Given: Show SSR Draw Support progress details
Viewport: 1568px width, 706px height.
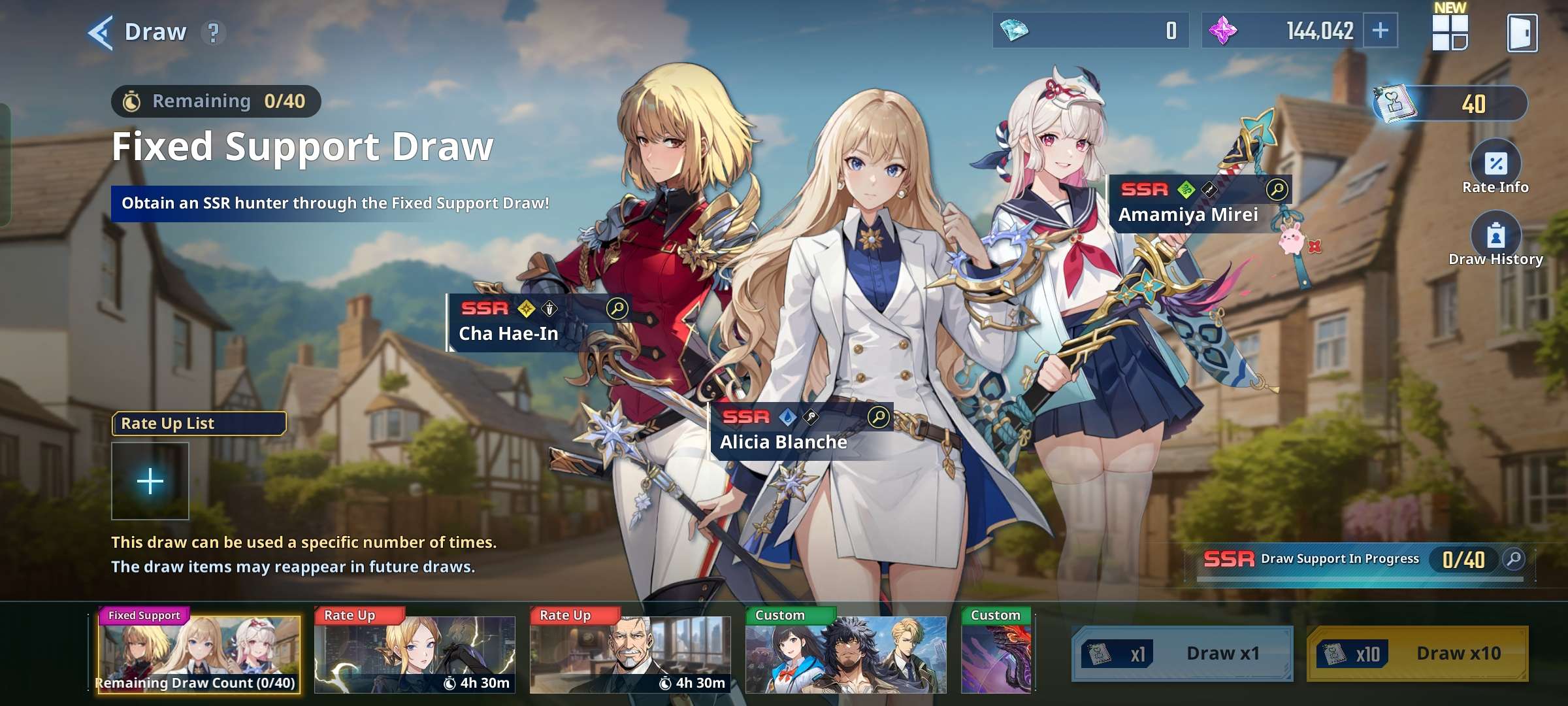Looking at the screenshot, I should click(1513, 559).
